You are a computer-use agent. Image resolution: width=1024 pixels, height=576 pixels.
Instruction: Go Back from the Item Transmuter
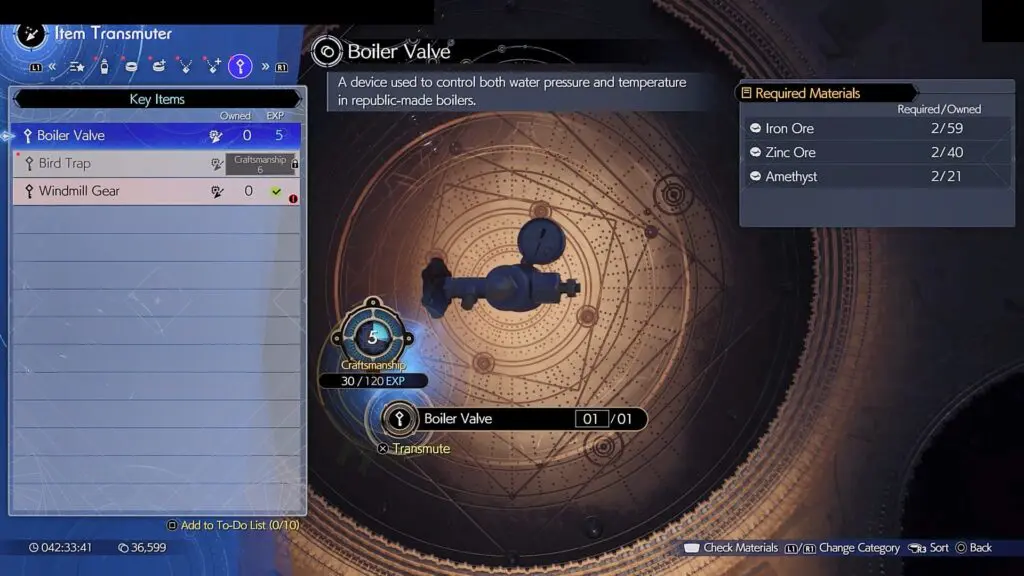point(973,548)
